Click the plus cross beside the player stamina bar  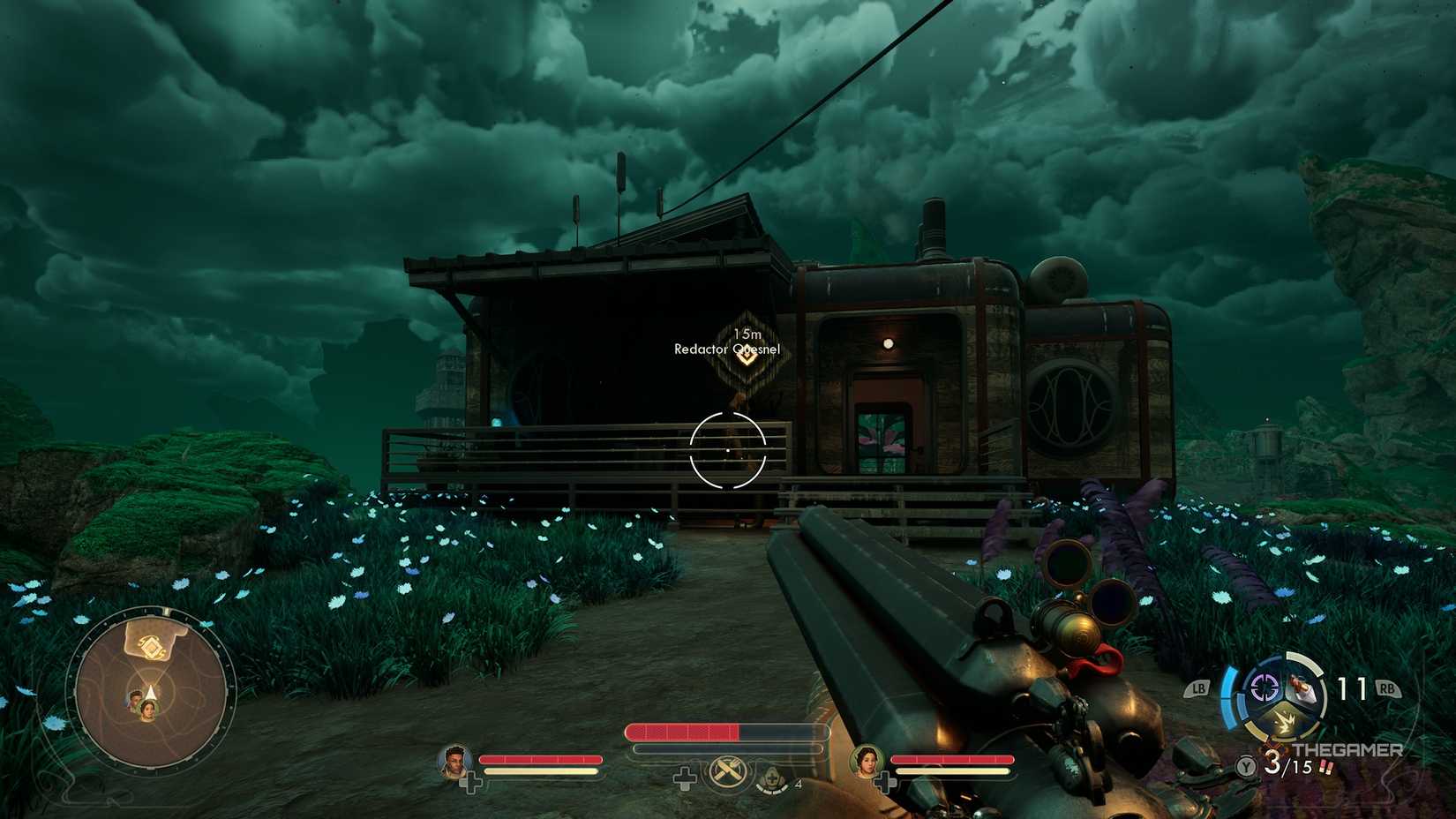pyautogui.click(x=686, y=778)
